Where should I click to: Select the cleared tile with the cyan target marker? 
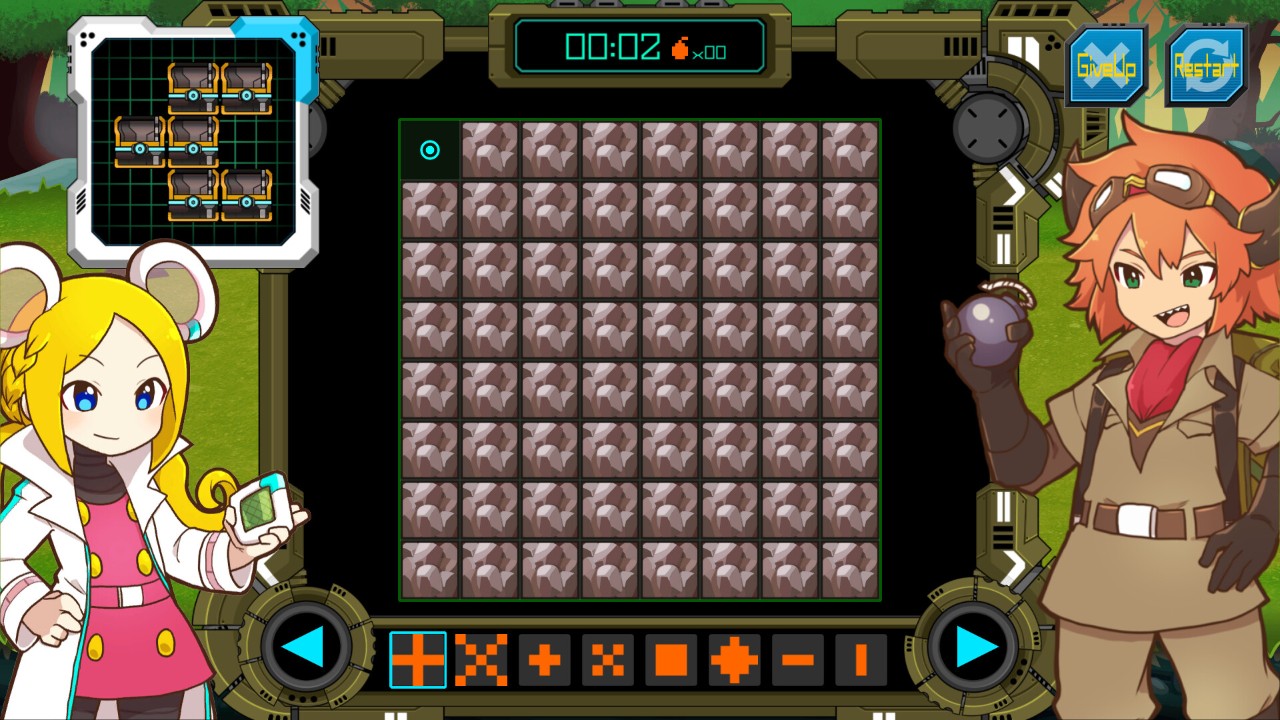point(430,150)
